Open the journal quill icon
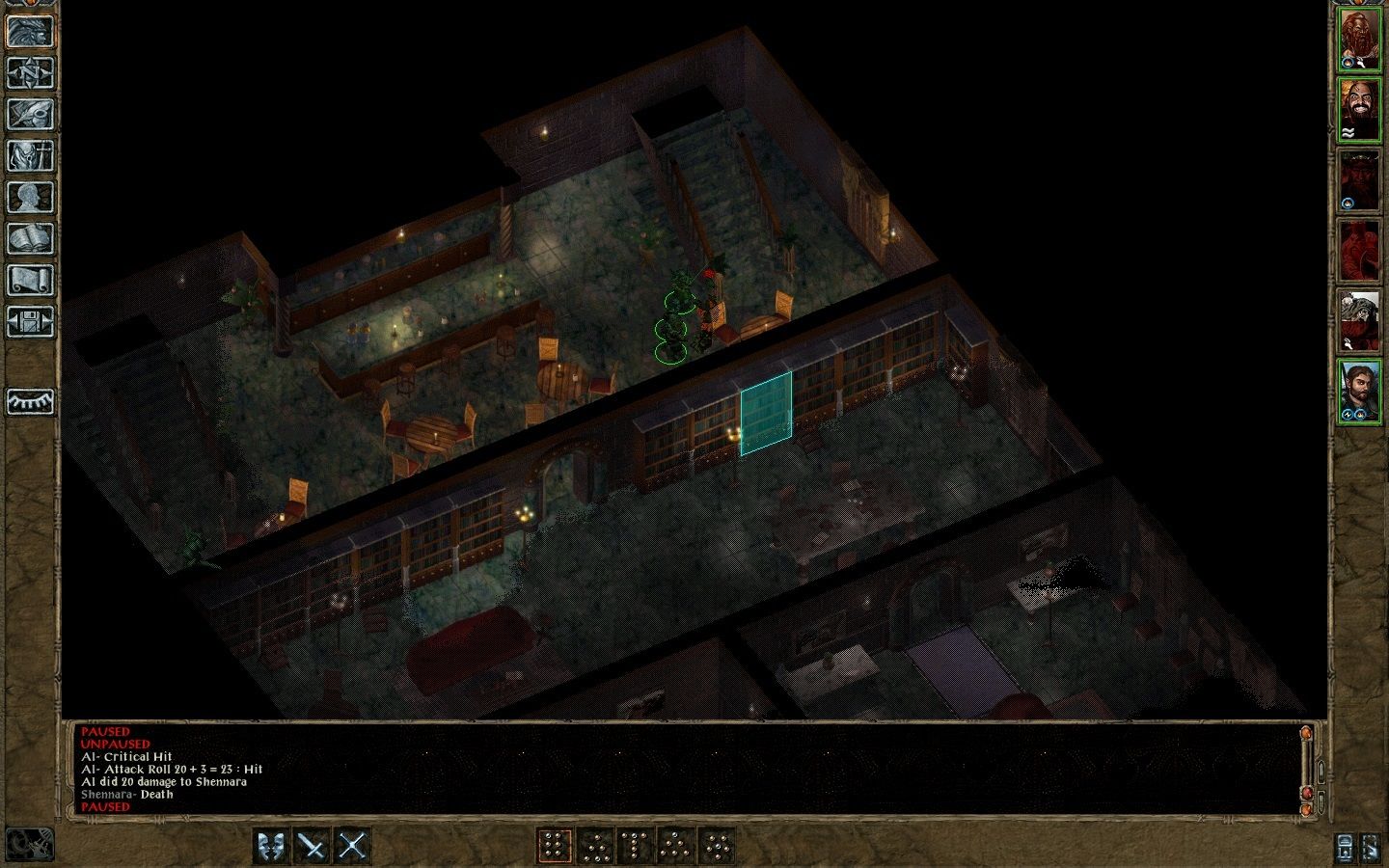1389x868 pixels. 30,114
